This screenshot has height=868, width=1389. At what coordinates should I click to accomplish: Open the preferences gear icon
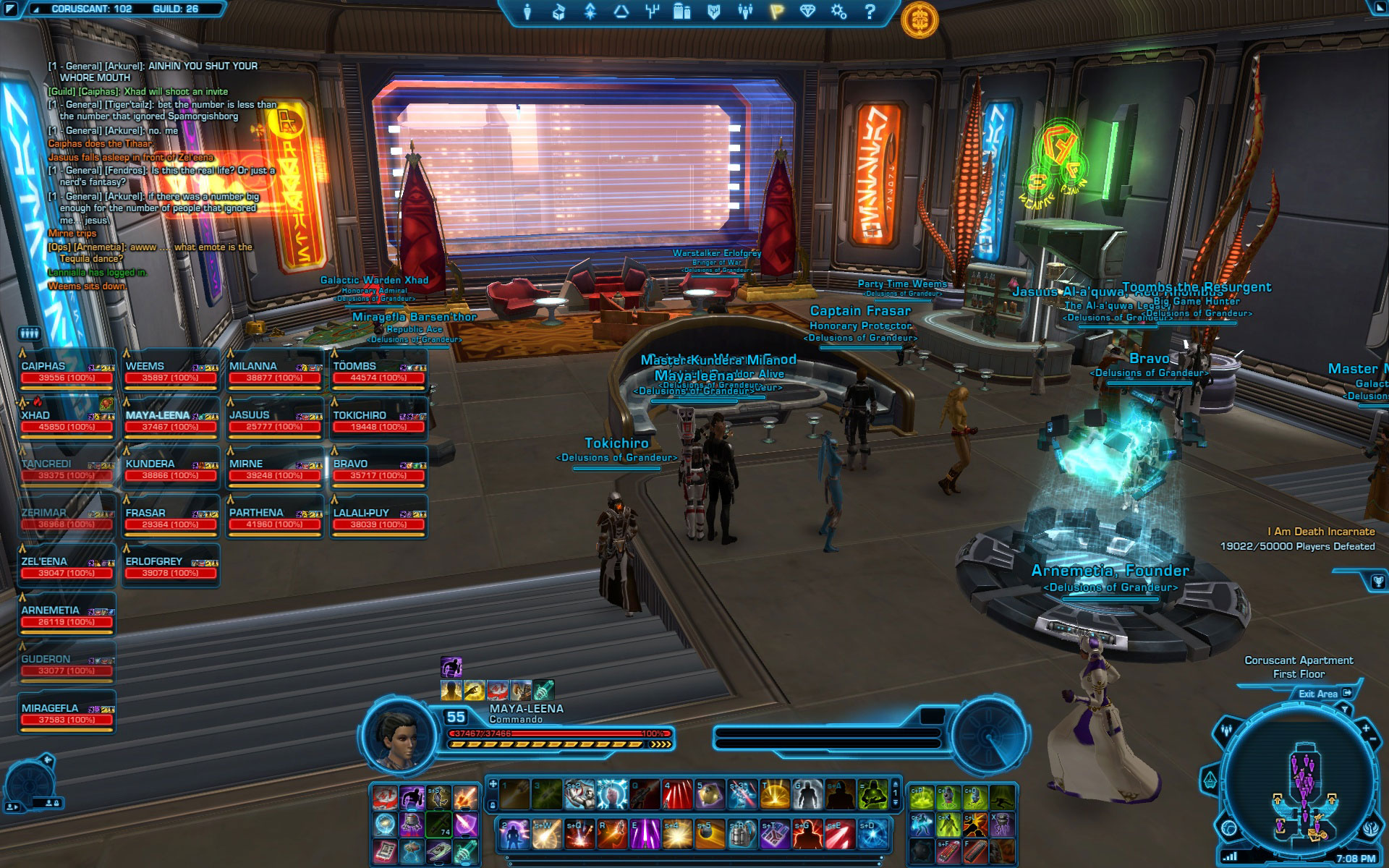838,12
